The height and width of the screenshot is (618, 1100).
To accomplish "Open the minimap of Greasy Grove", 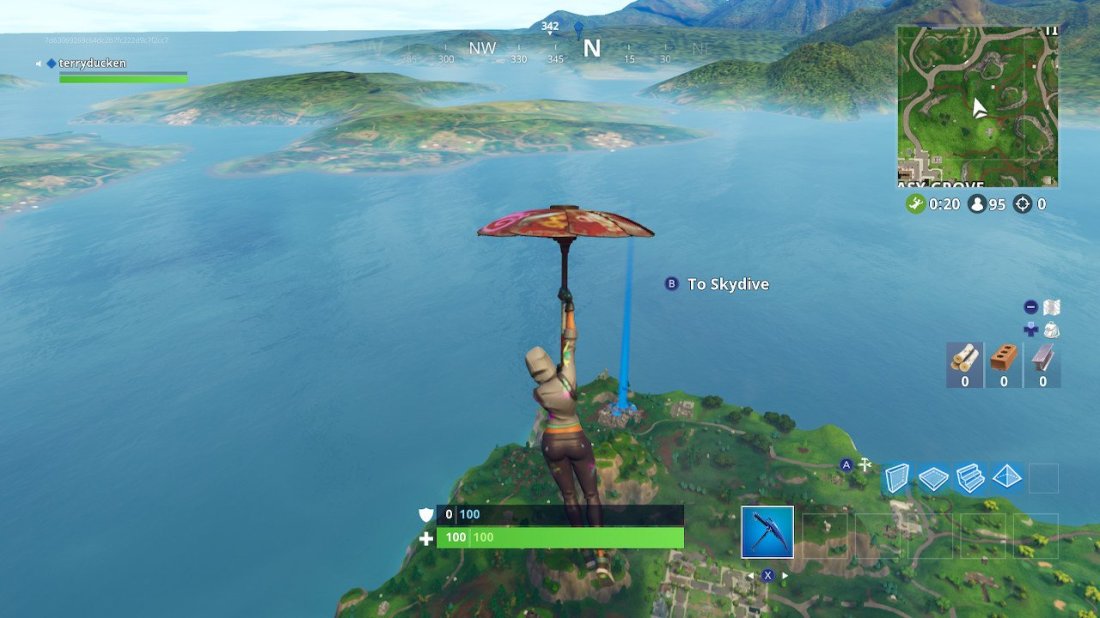I will 977,105.
